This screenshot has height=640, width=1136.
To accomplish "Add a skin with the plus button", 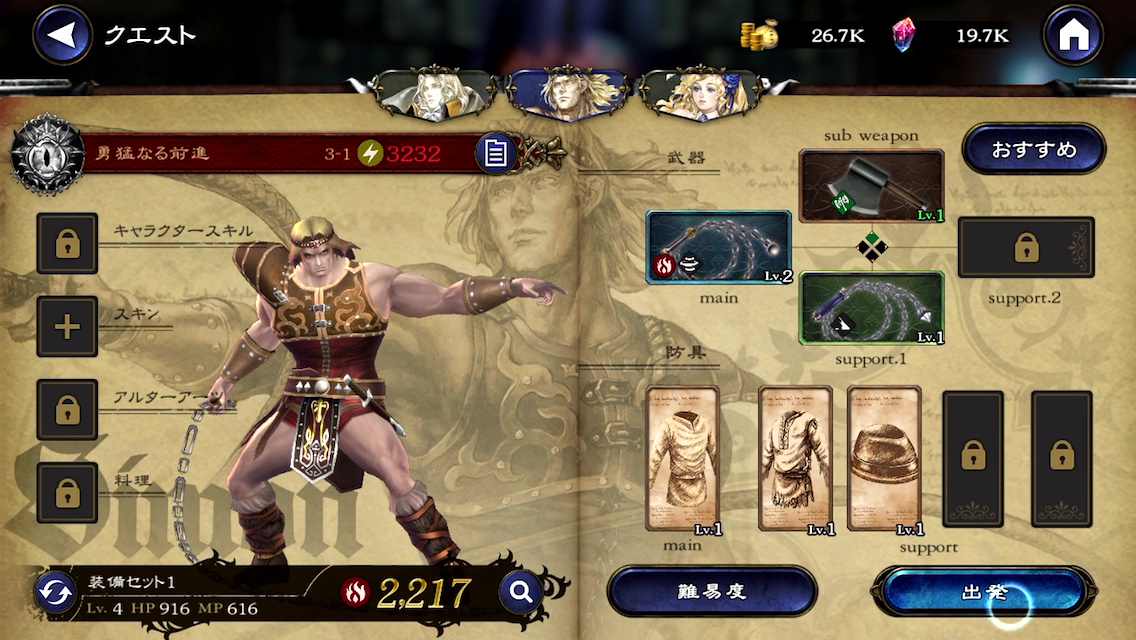I will pyautogui.click(x=67, y=326).
